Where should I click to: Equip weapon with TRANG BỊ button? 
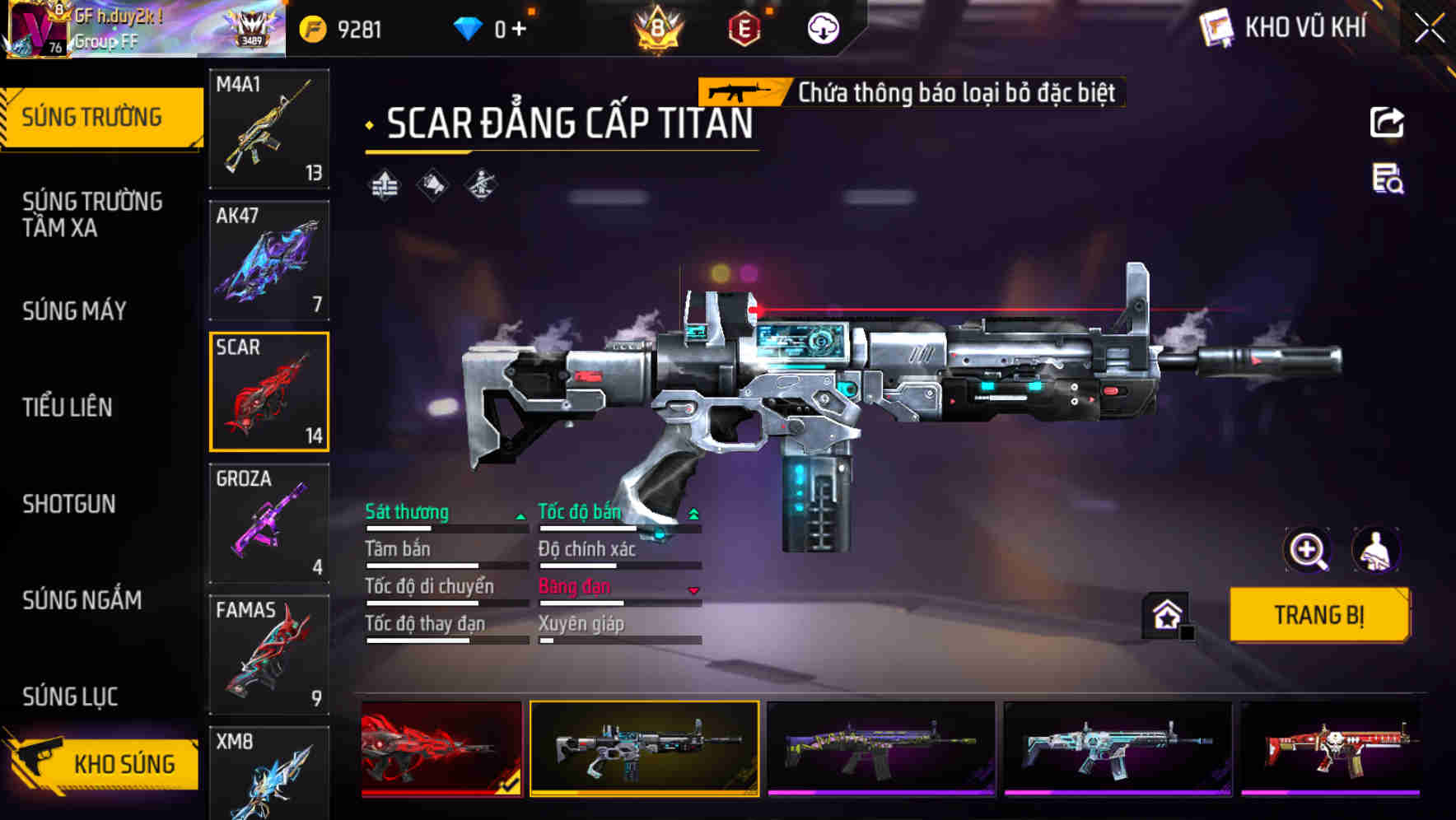click(1318, 615)
